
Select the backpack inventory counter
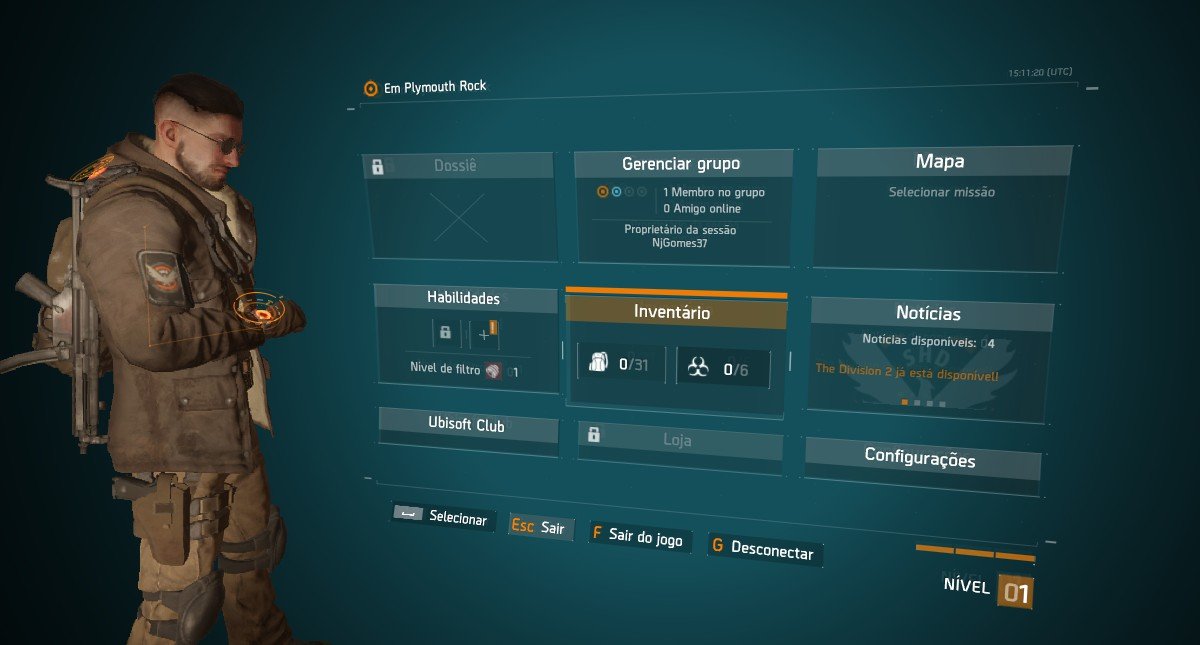[x=621, y=365]
